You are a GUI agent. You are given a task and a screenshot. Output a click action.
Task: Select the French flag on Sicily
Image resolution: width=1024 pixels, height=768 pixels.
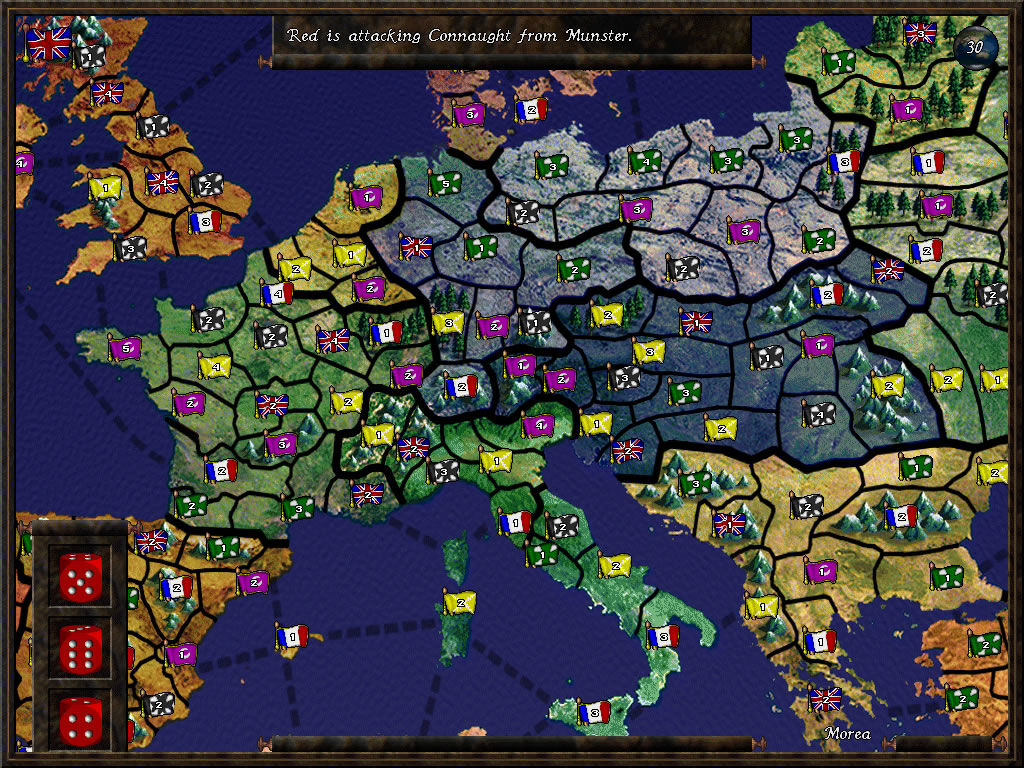pos(594,712)
